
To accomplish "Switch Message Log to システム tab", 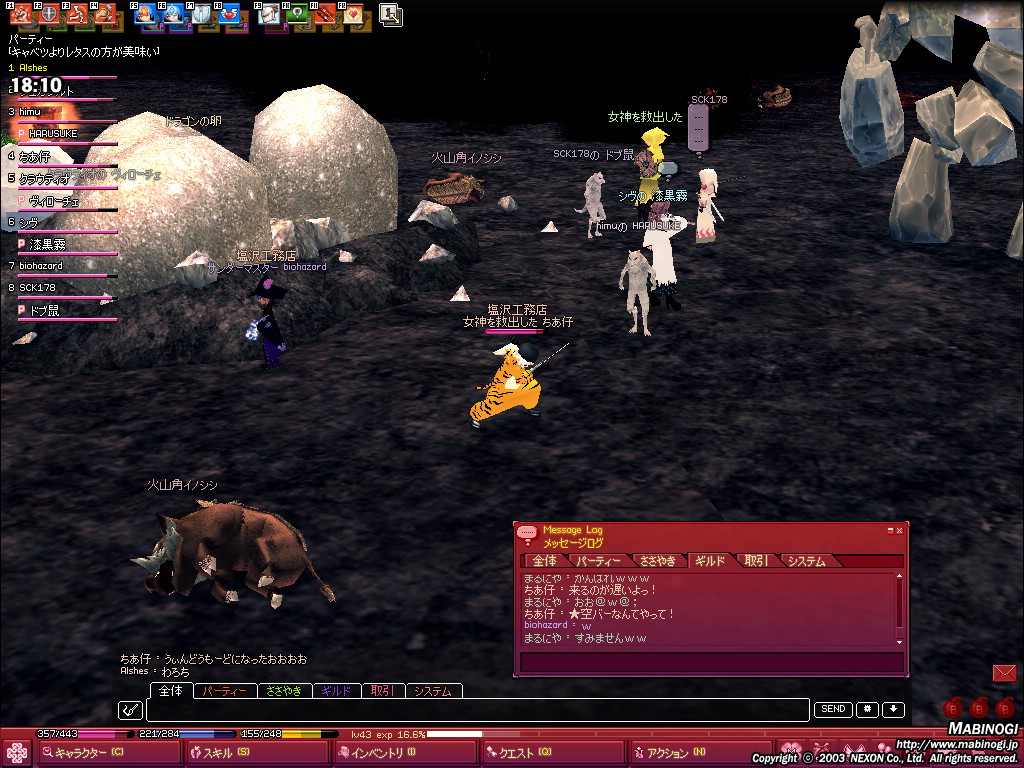I will (x=807, y=561).
